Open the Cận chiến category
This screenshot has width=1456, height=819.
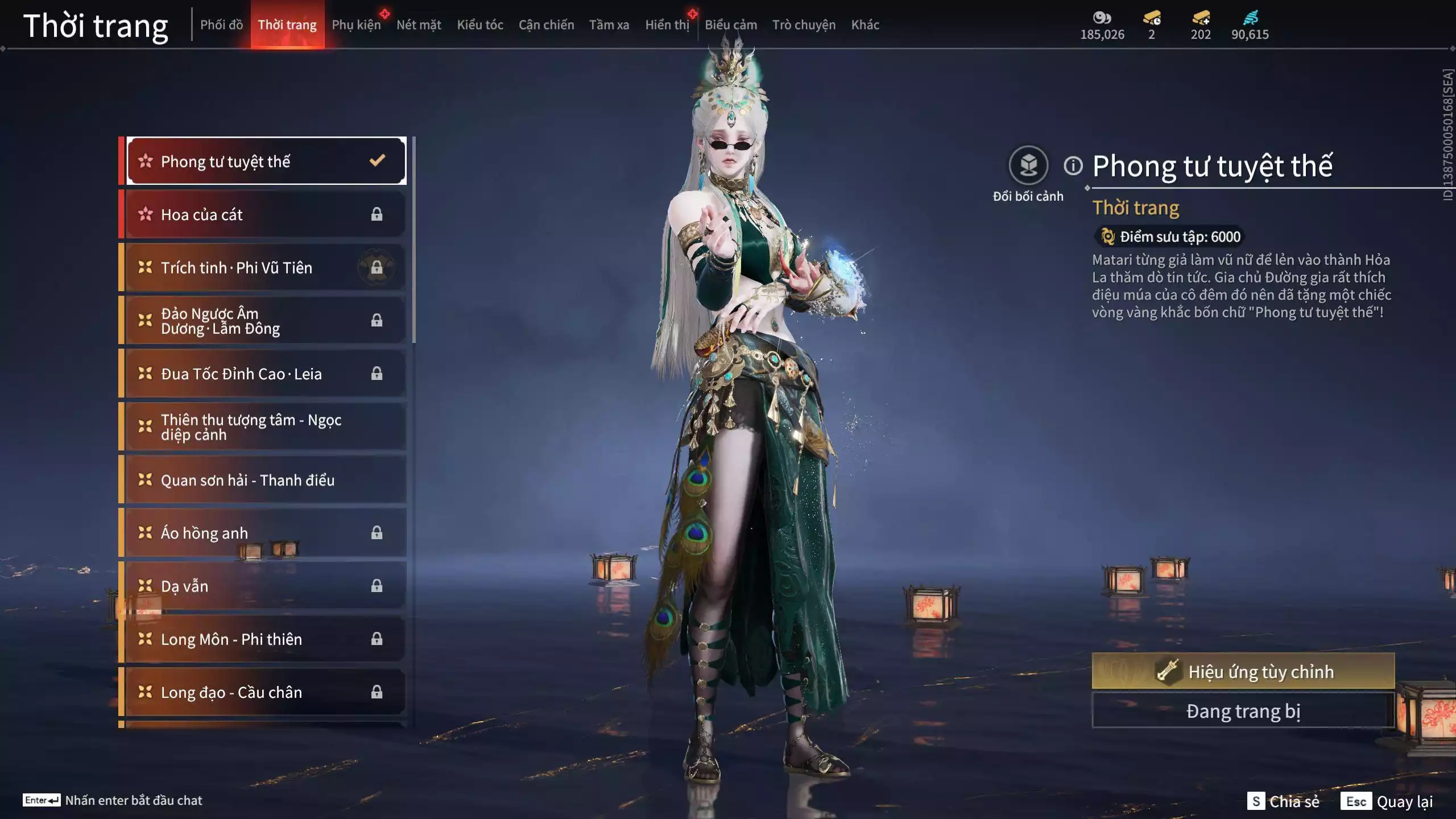pos(546,25)
